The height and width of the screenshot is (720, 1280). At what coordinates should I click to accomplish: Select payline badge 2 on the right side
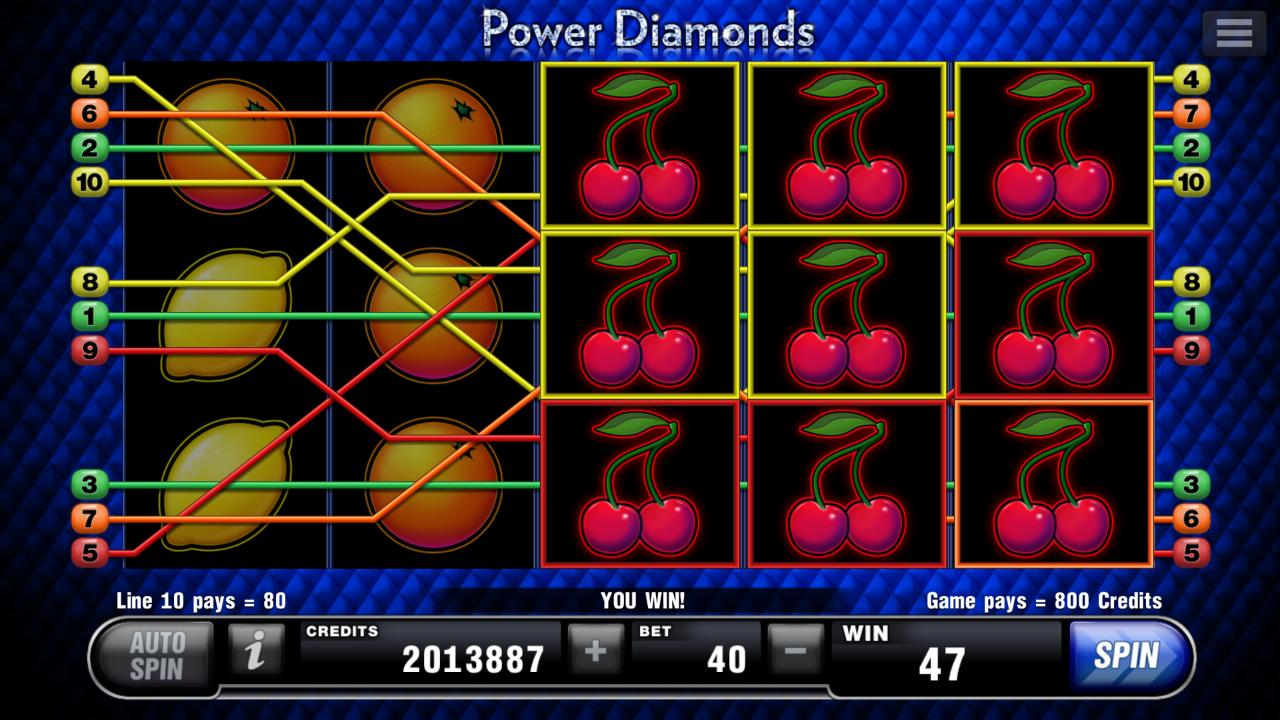point(1189,150)
